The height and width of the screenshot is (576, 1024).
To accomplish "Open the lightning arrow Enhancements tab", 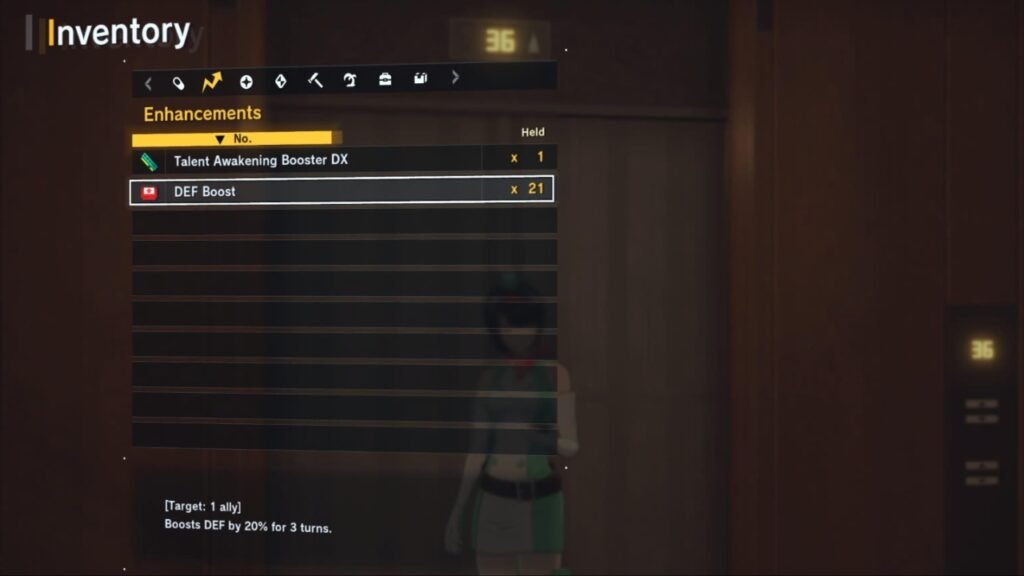I will pyautogui.click(x=211, y=82).
